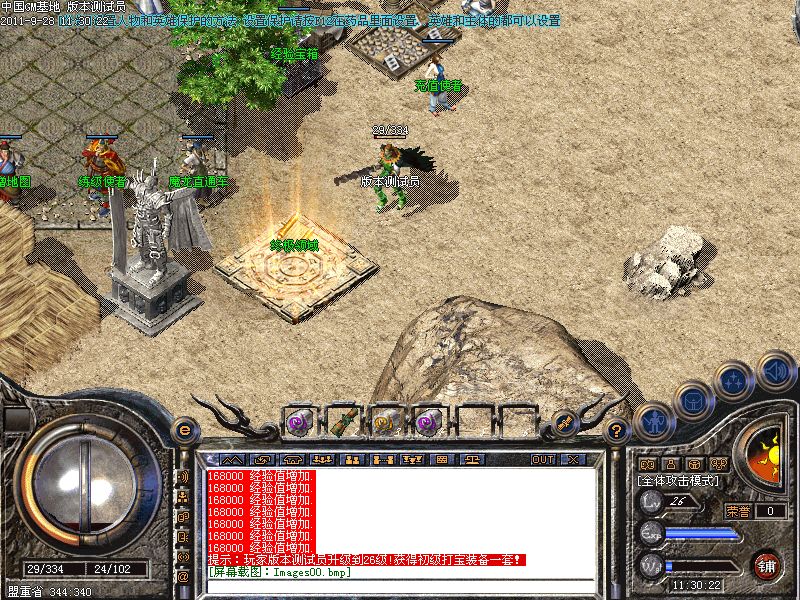800x600 pixels.
Task: Open the skills panel with sparkles icon
Action: (734, 381)
